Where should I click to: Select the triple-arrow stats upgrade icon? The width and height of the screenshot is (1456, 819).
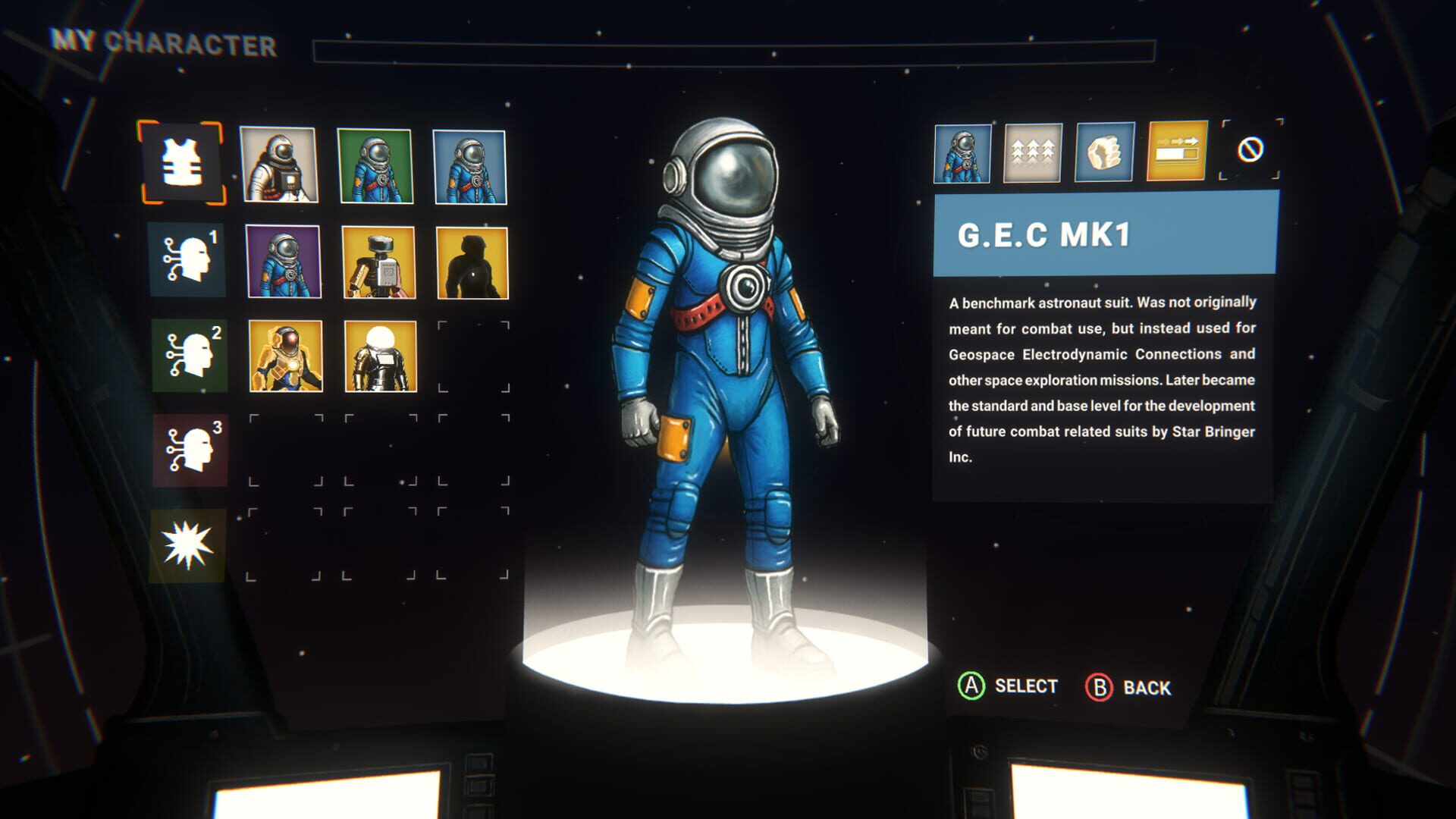point(1033,154)
